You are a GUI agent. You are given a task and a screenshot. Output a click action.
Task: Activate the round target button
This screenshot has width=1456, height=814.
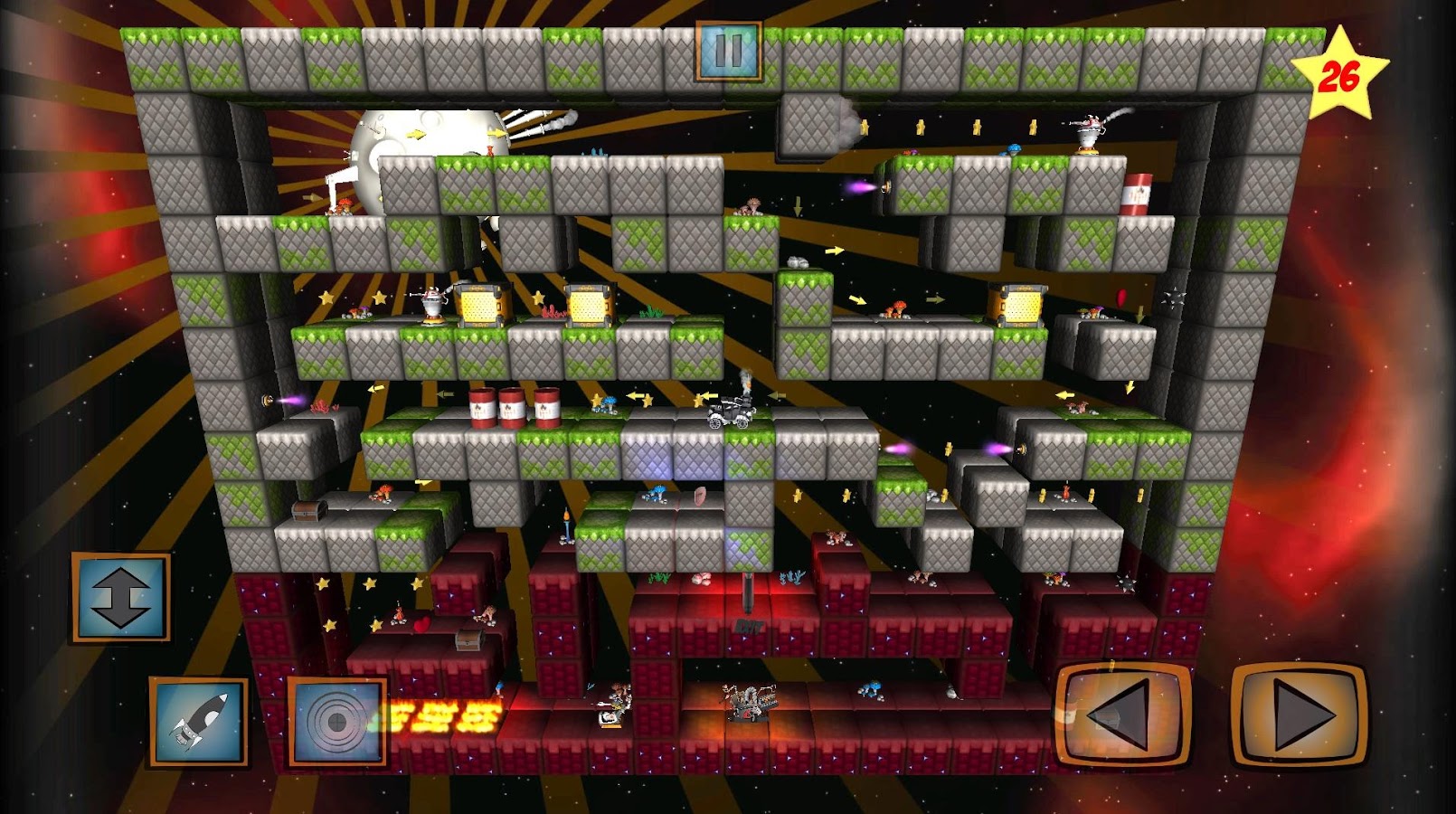336,722
